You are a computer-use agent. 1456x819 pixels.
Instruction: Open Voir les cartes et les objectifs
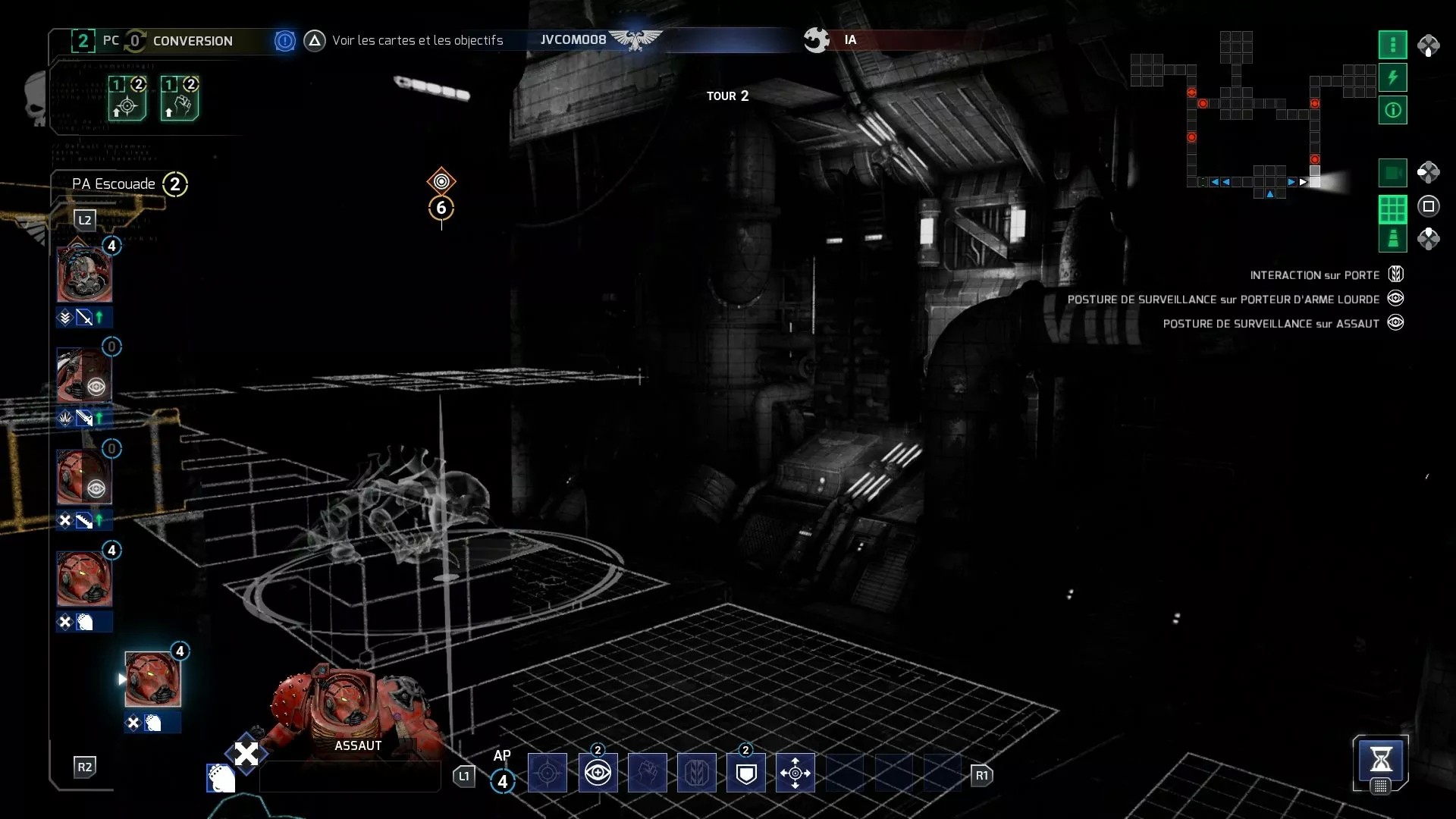[416, 40]
